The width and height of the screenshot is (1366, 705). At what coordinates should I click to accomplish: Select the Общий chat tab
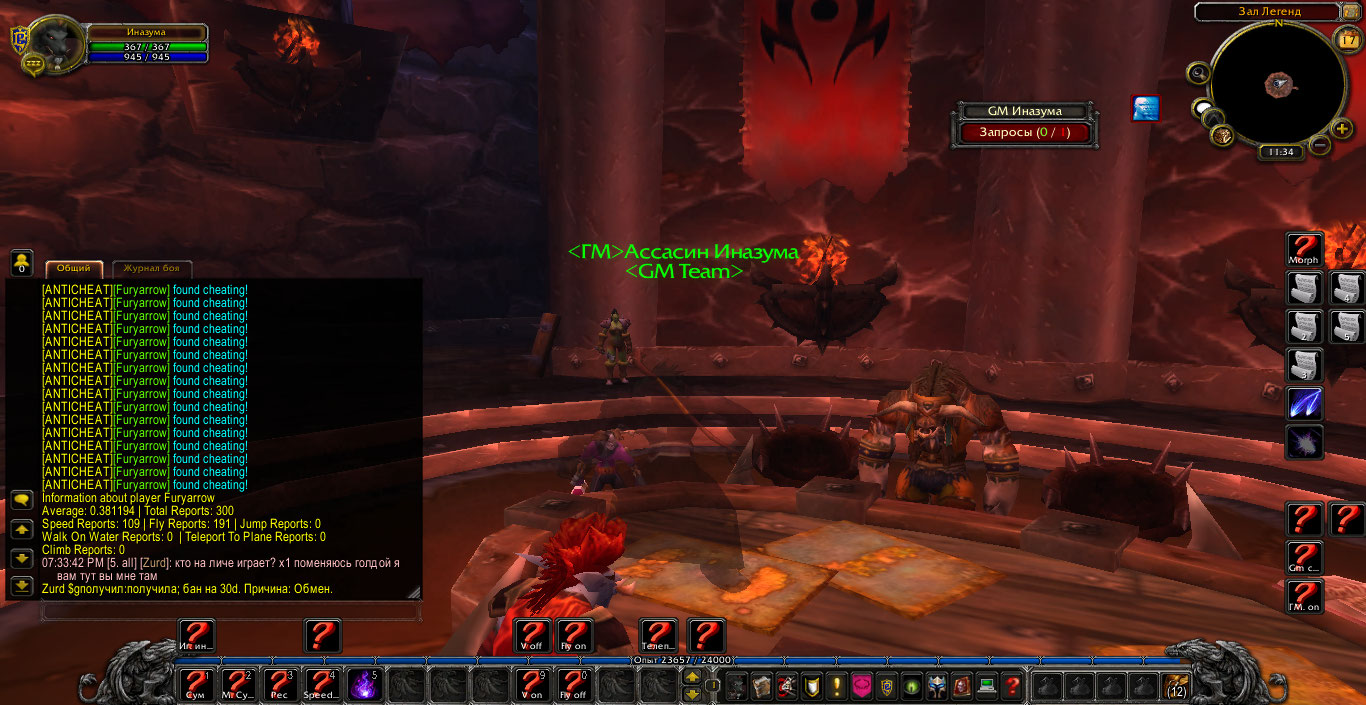74,268
